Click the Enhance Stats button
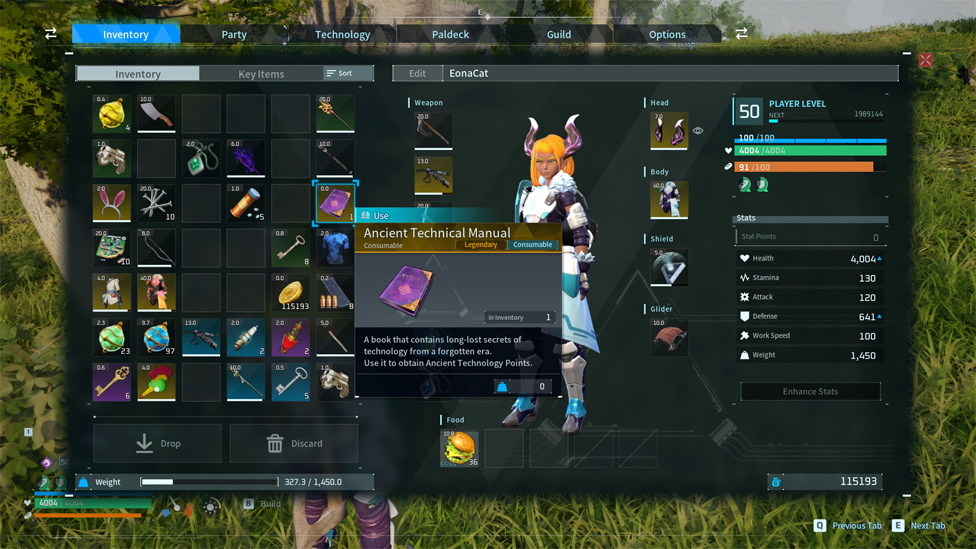This screenshot has width=976, height=549. (x=810, y=391)
